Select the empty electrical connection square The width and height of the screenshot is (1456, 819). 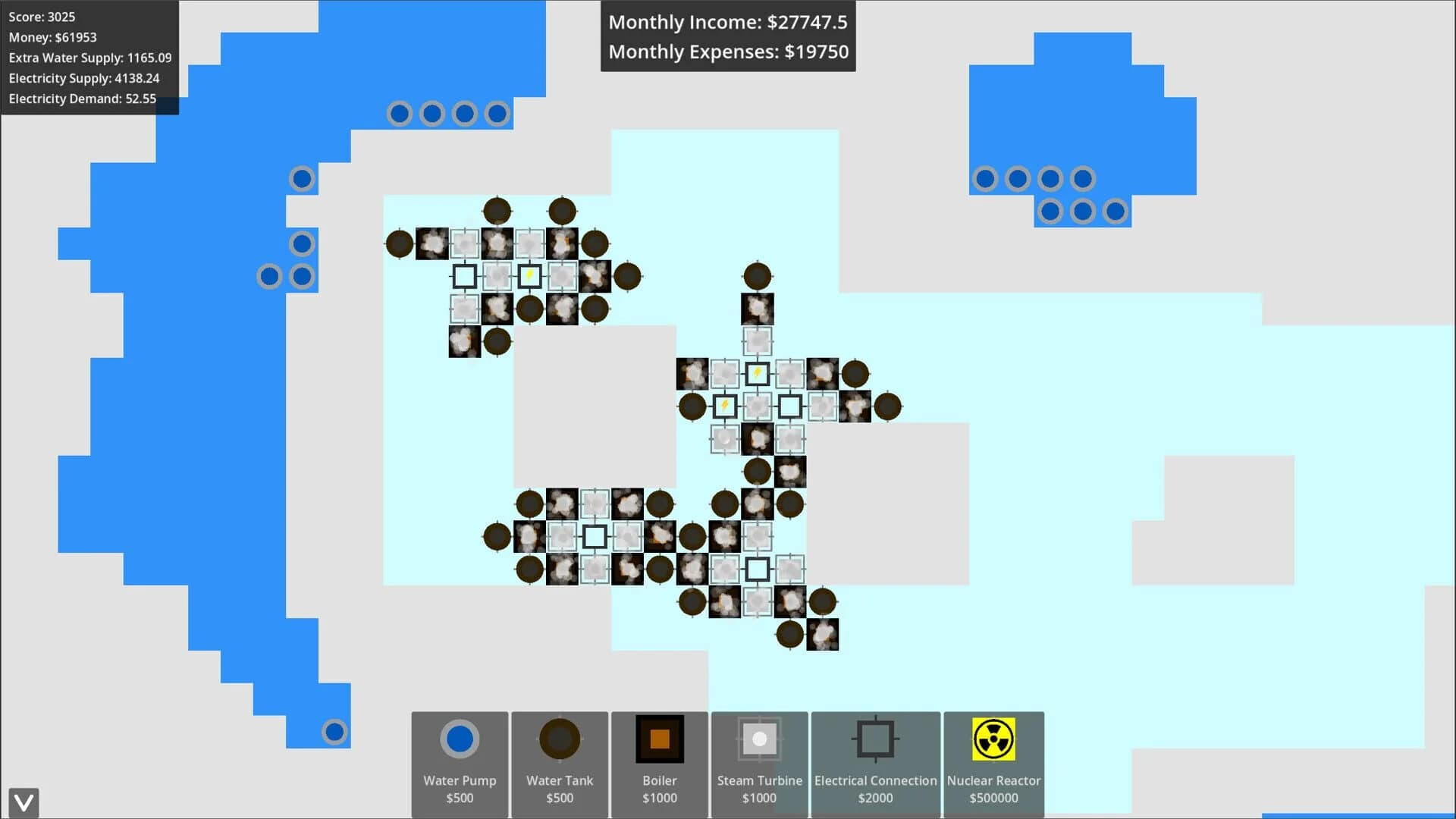click(466, 276)
